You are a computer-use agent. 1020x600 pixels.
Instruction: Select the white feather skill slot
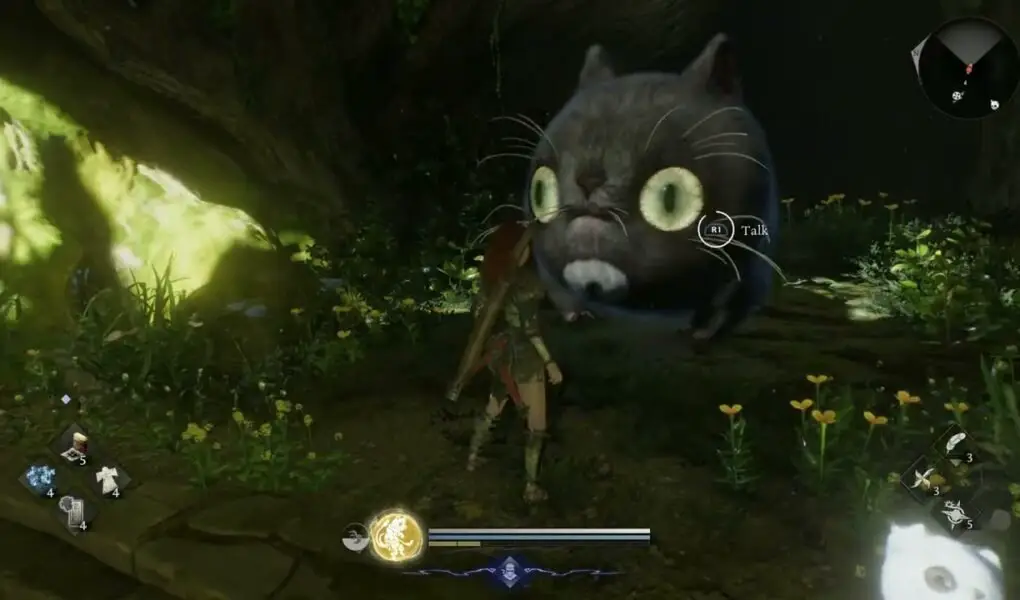pyautogui.click(x=955, y=443)
